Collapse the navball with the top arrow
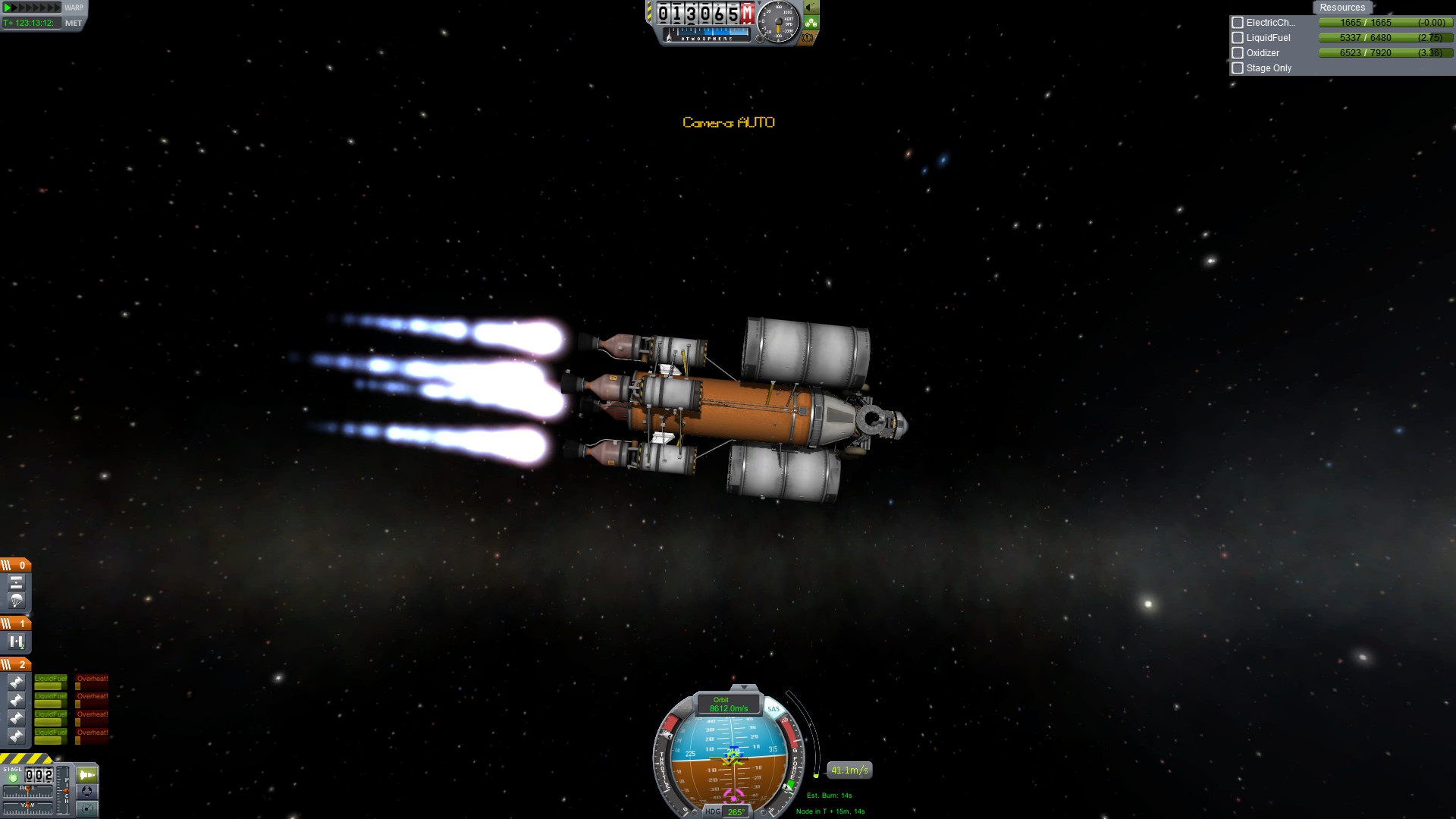The image size is (1456, 819). pyautogui.click(x=744, y=688)
